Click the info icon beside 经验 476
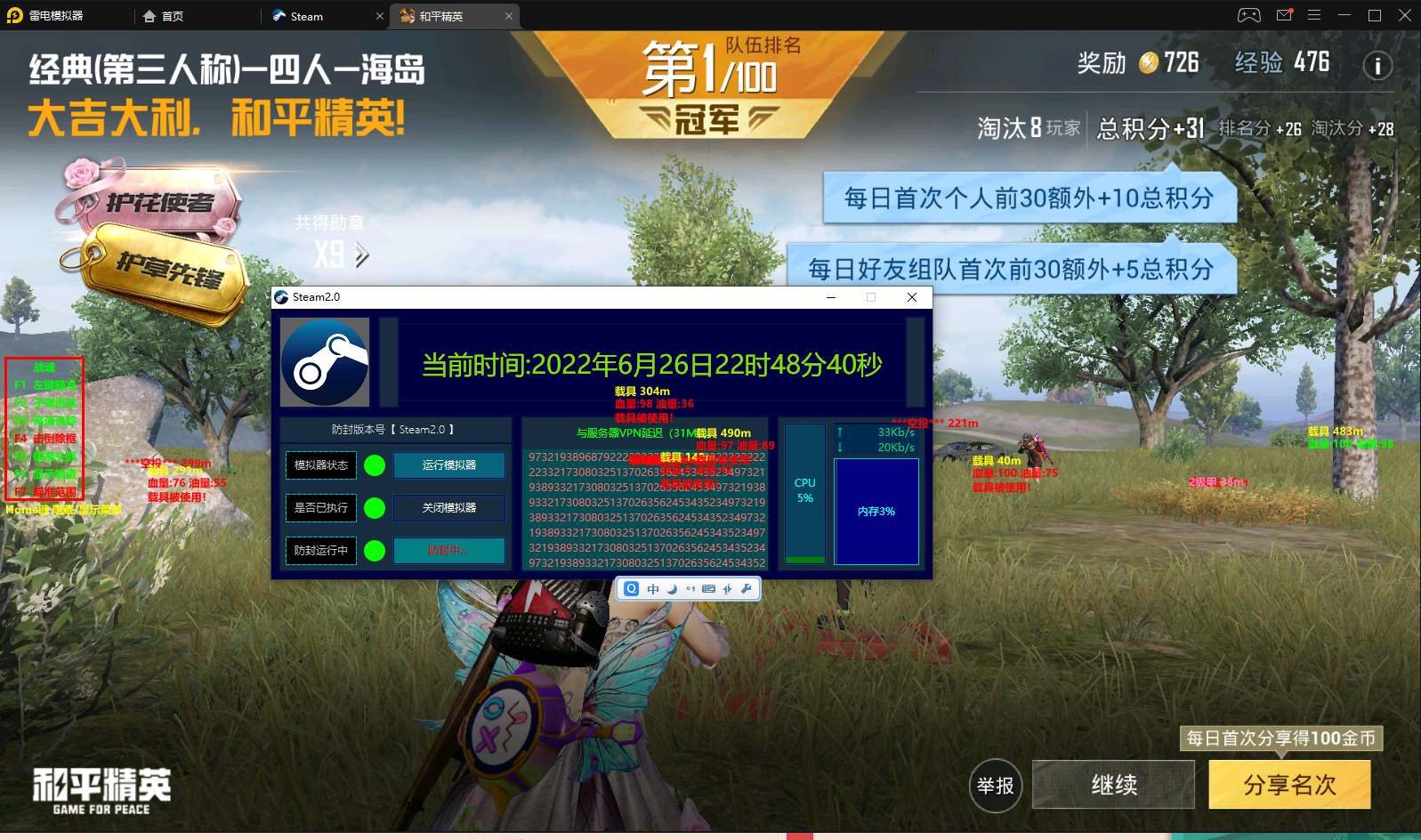1421x840 pixels. coord(1377,66)
